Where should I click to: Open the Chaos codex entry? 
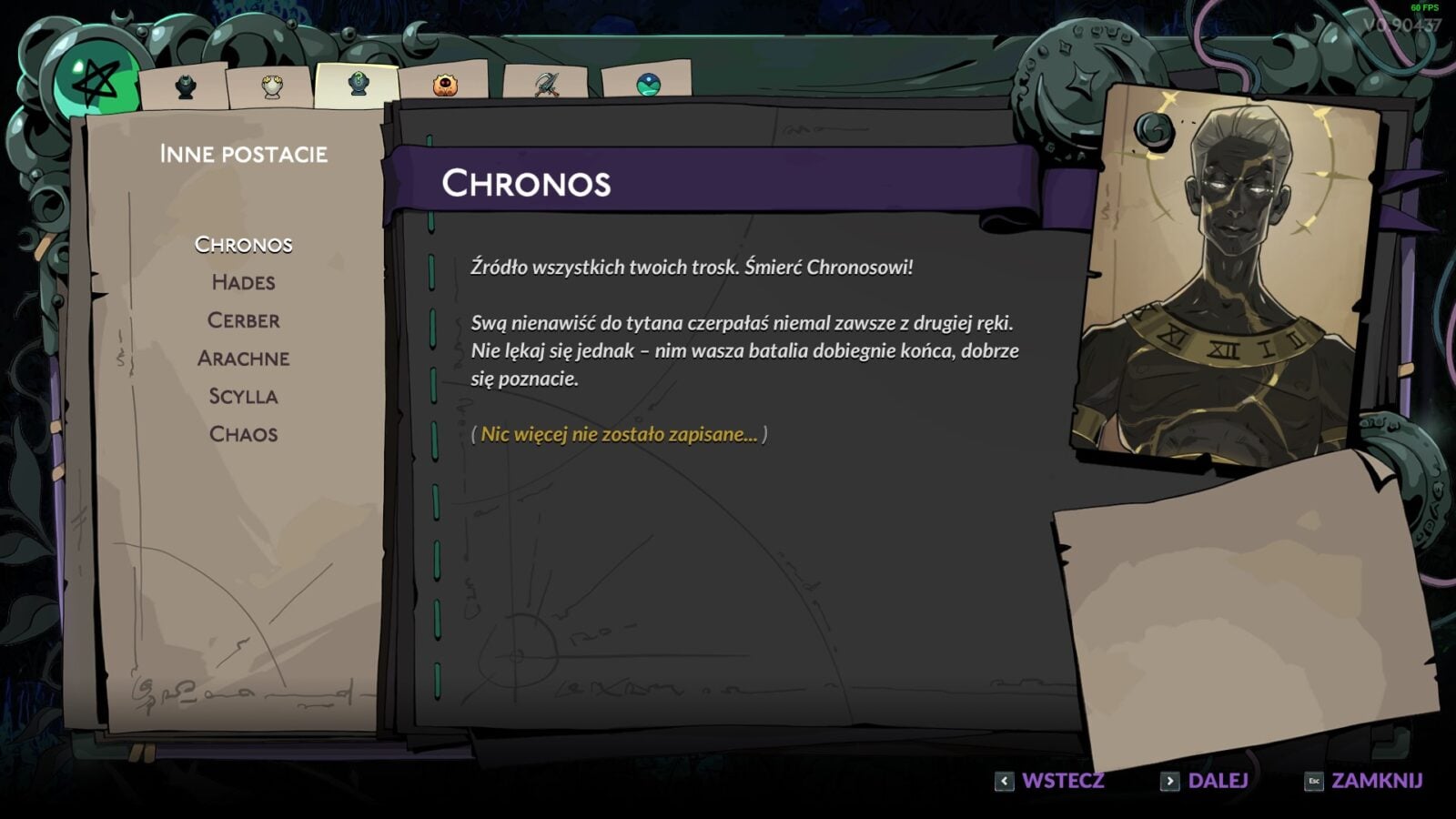[243, 435]
